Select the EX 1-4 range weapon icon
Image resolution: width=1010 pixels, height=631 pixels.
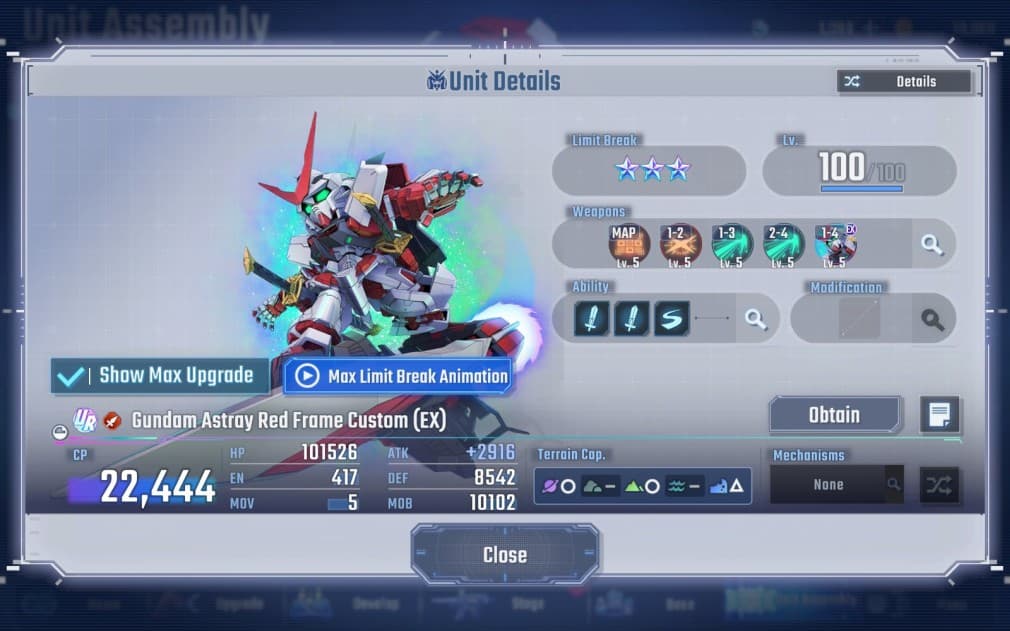[835, 244]
